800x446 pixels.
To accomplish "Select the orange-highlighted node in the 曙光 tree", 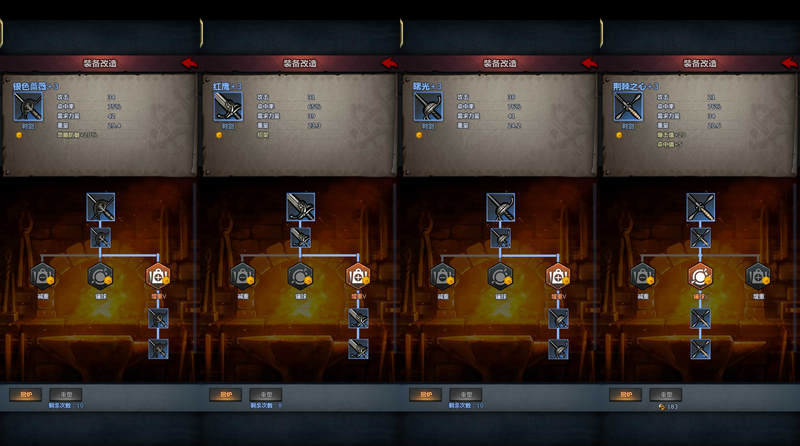I will [558, 275].
